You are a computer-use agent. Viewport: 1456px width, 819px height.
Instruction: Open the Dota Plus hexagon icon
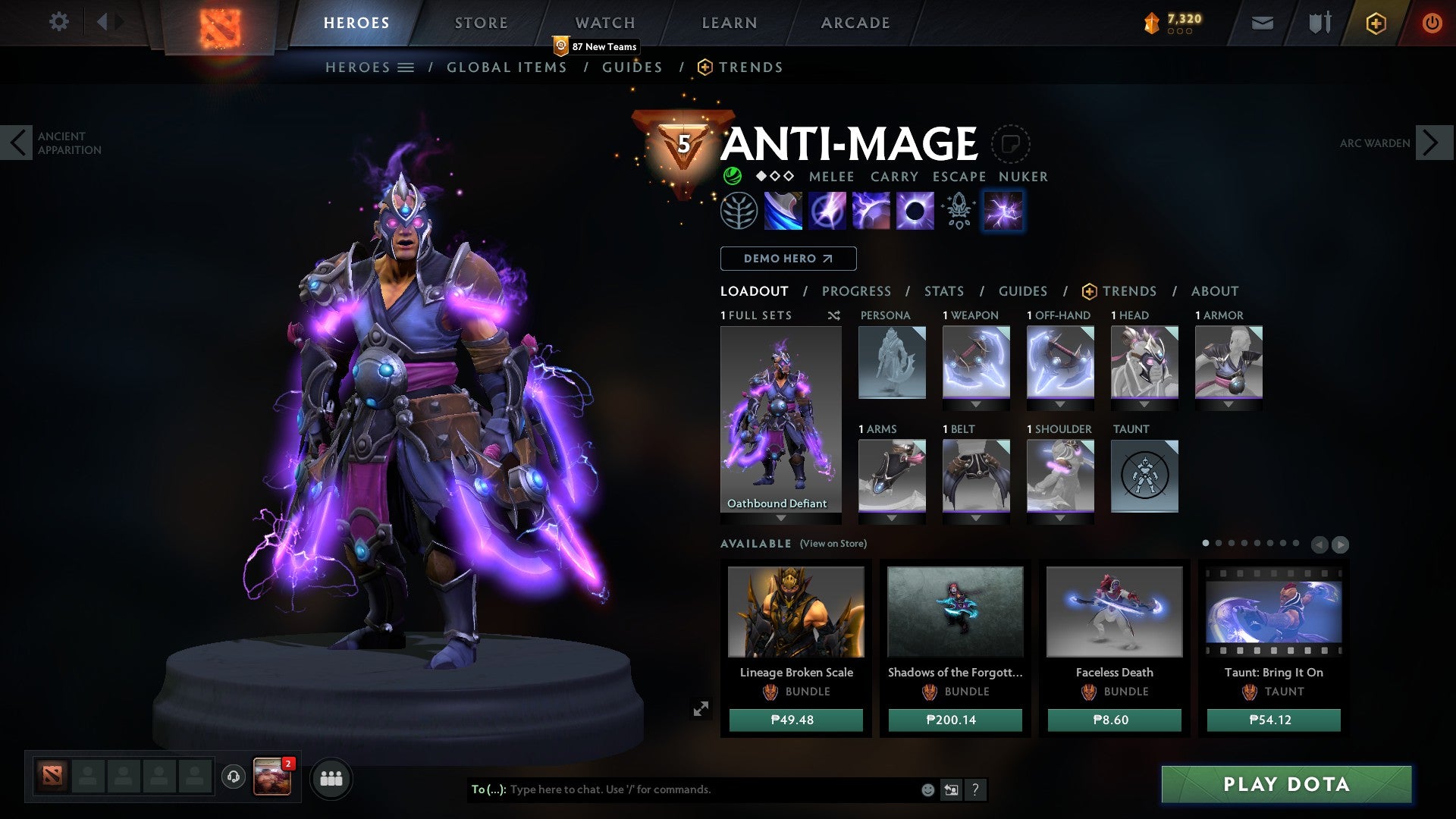pos(1376,23)
